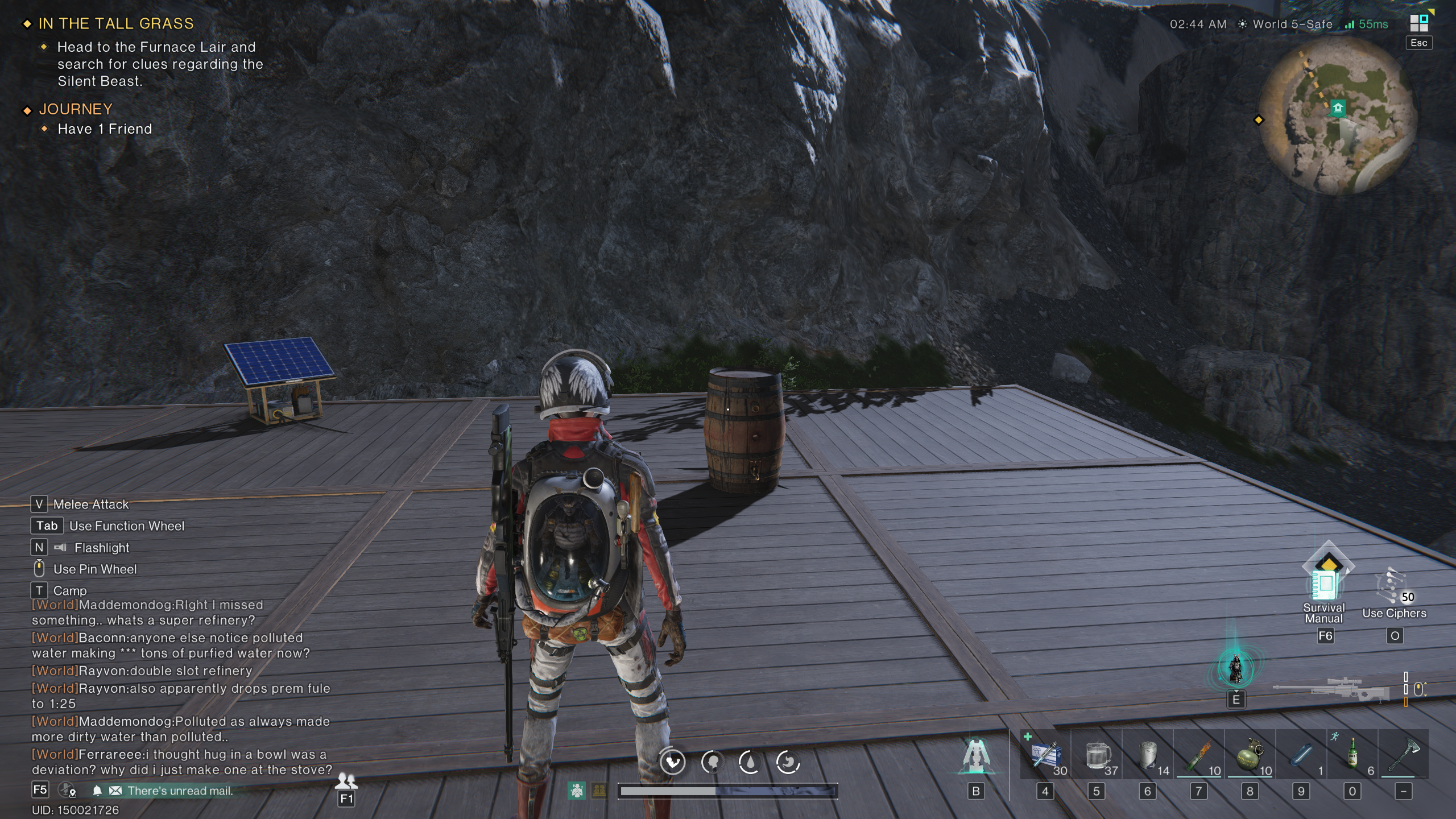Activate the samurai deviation icon
The width and height of the screenshot is (1456, 819).
point(1235,668)
